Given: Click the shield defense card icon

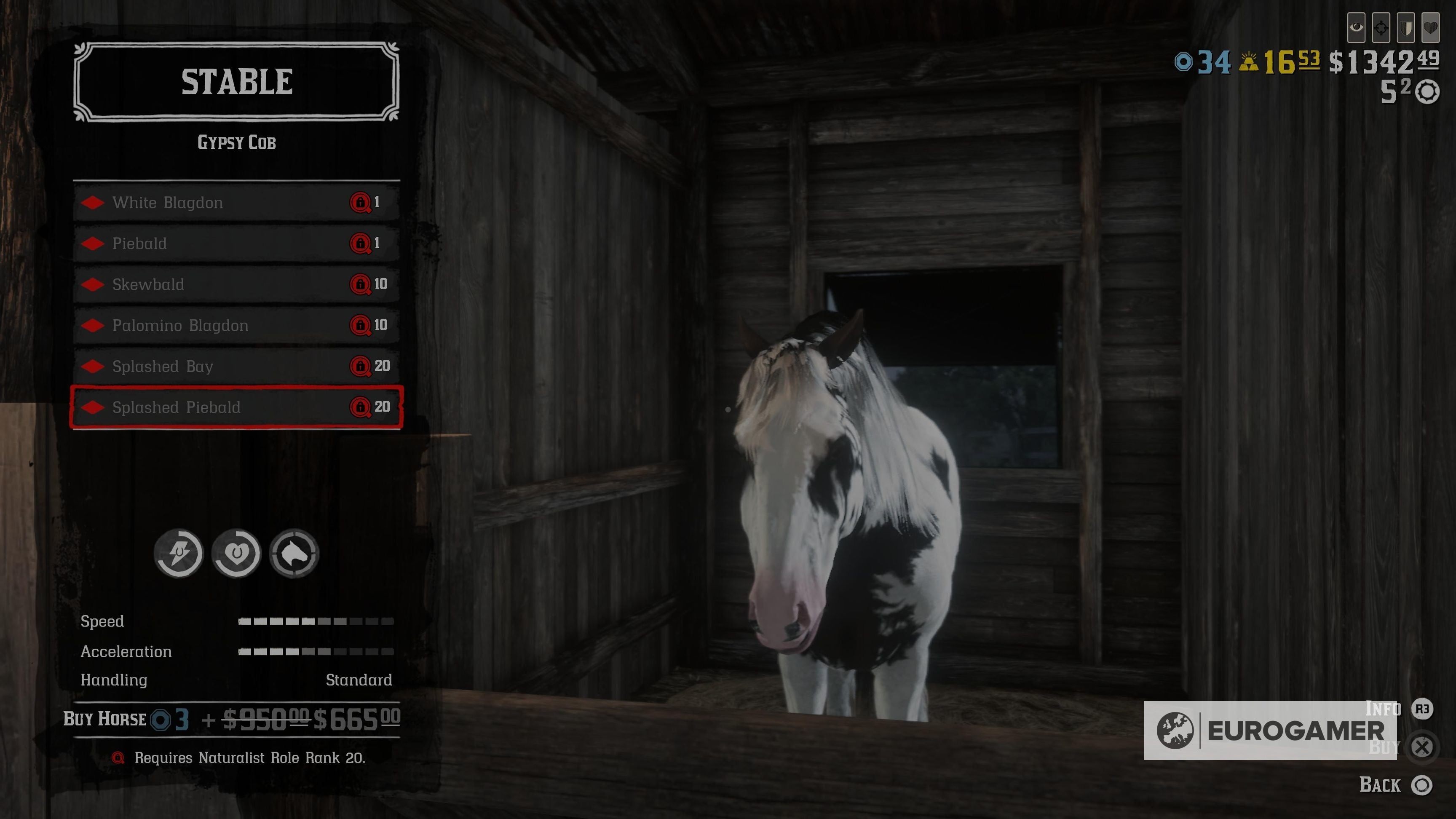Looking at the screenshot, I should tap(1406, 28).
